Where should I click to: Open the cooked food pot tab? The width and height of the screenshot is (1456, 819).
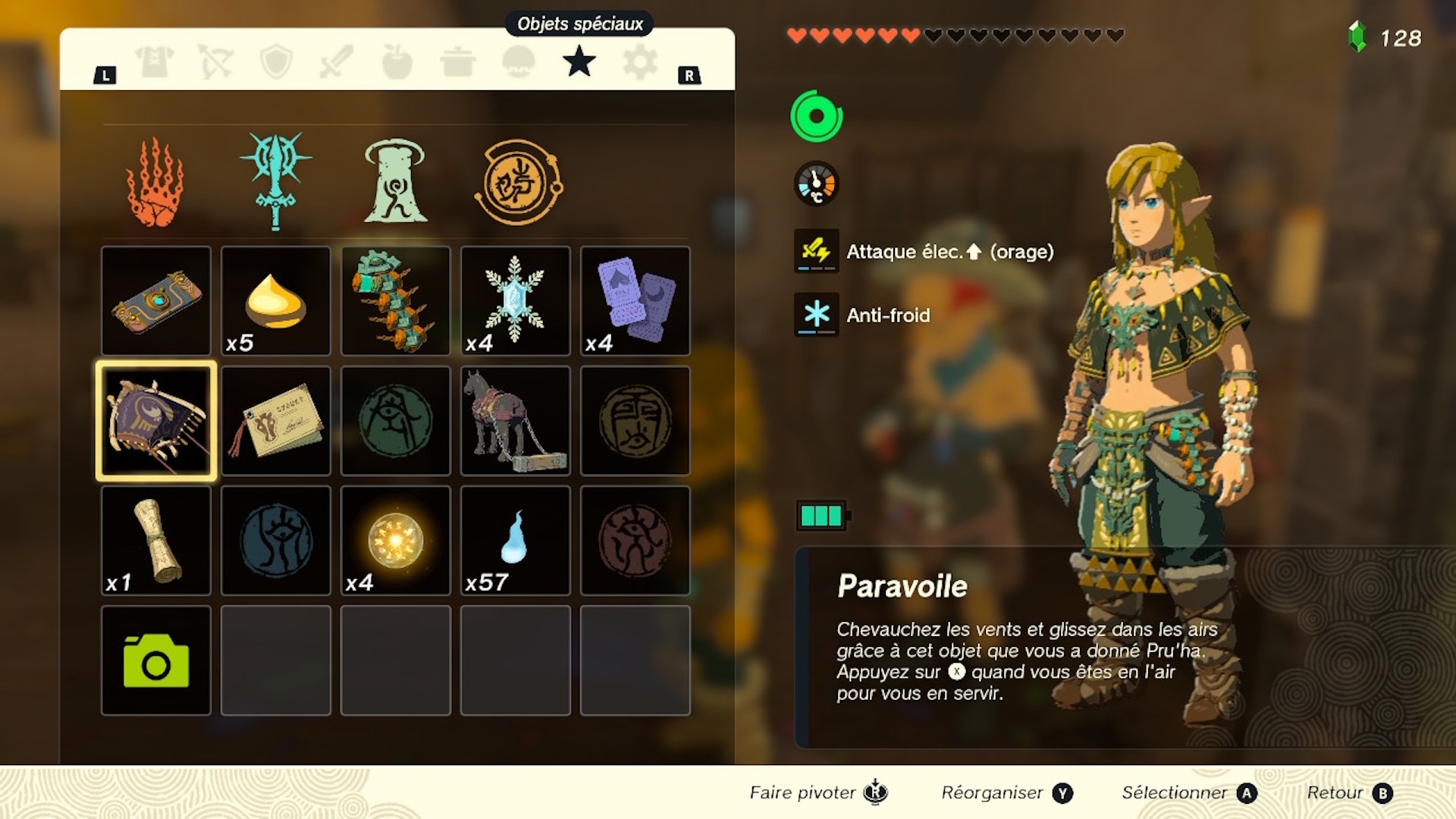pyautogui.click(x=458, y=61)
